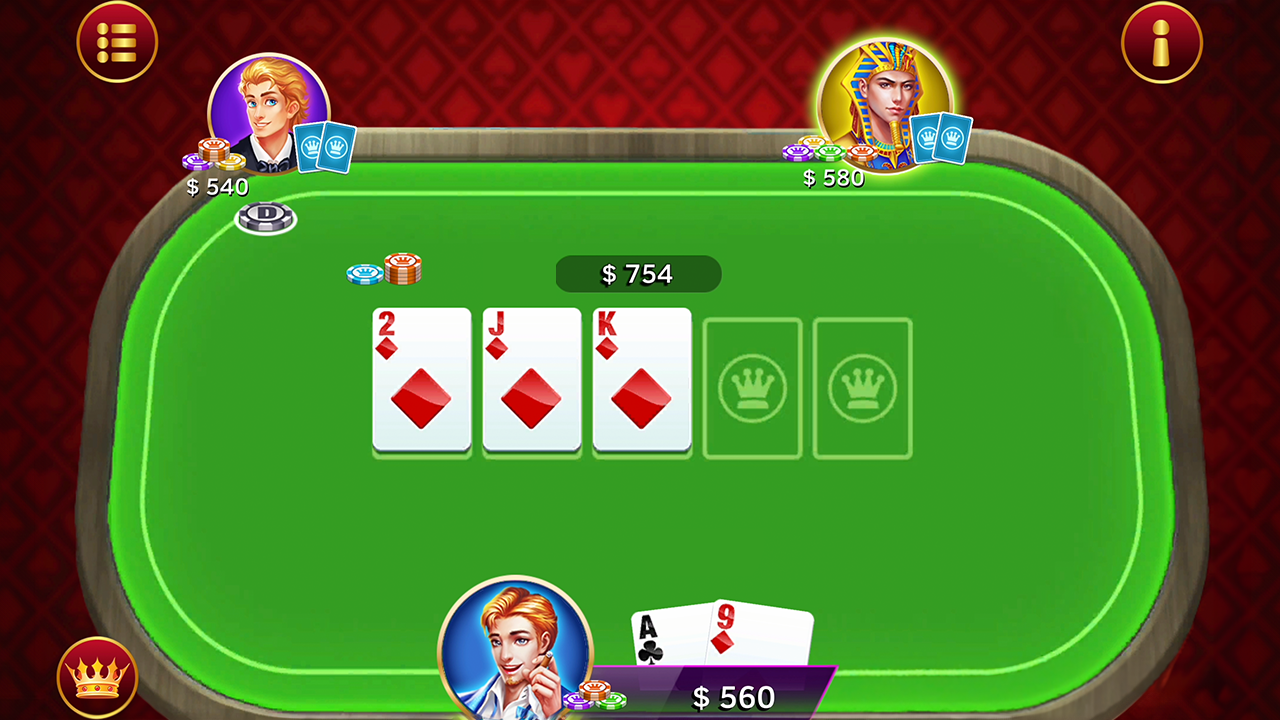Click the orange chip stack bet on table
The height and width of the screenshot is (720, 1280).
click(404, 266)
